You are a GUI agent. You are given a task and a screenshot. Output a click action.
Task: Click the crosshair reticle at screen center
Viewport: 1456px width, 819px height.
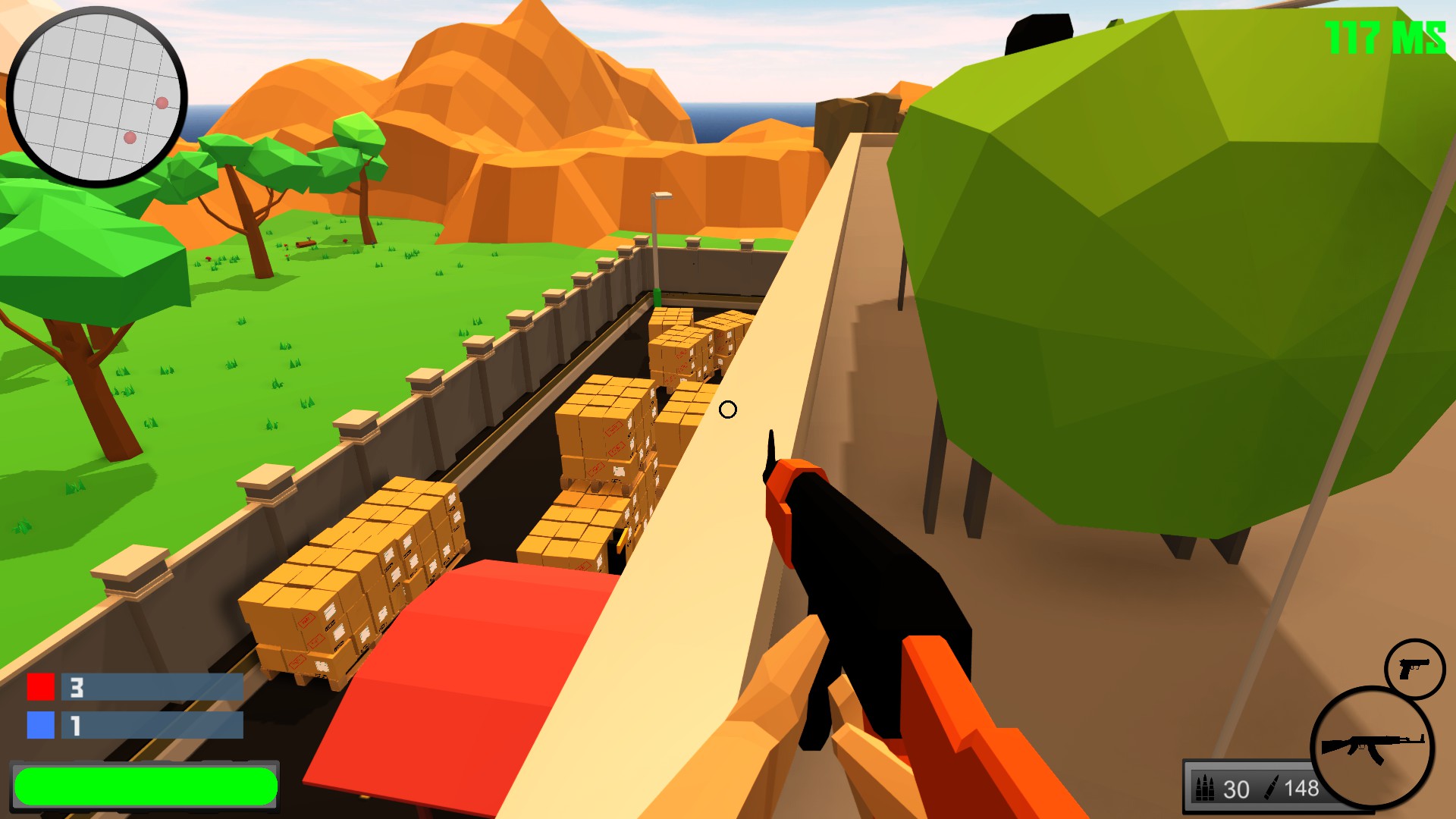(x=729, y=409)
